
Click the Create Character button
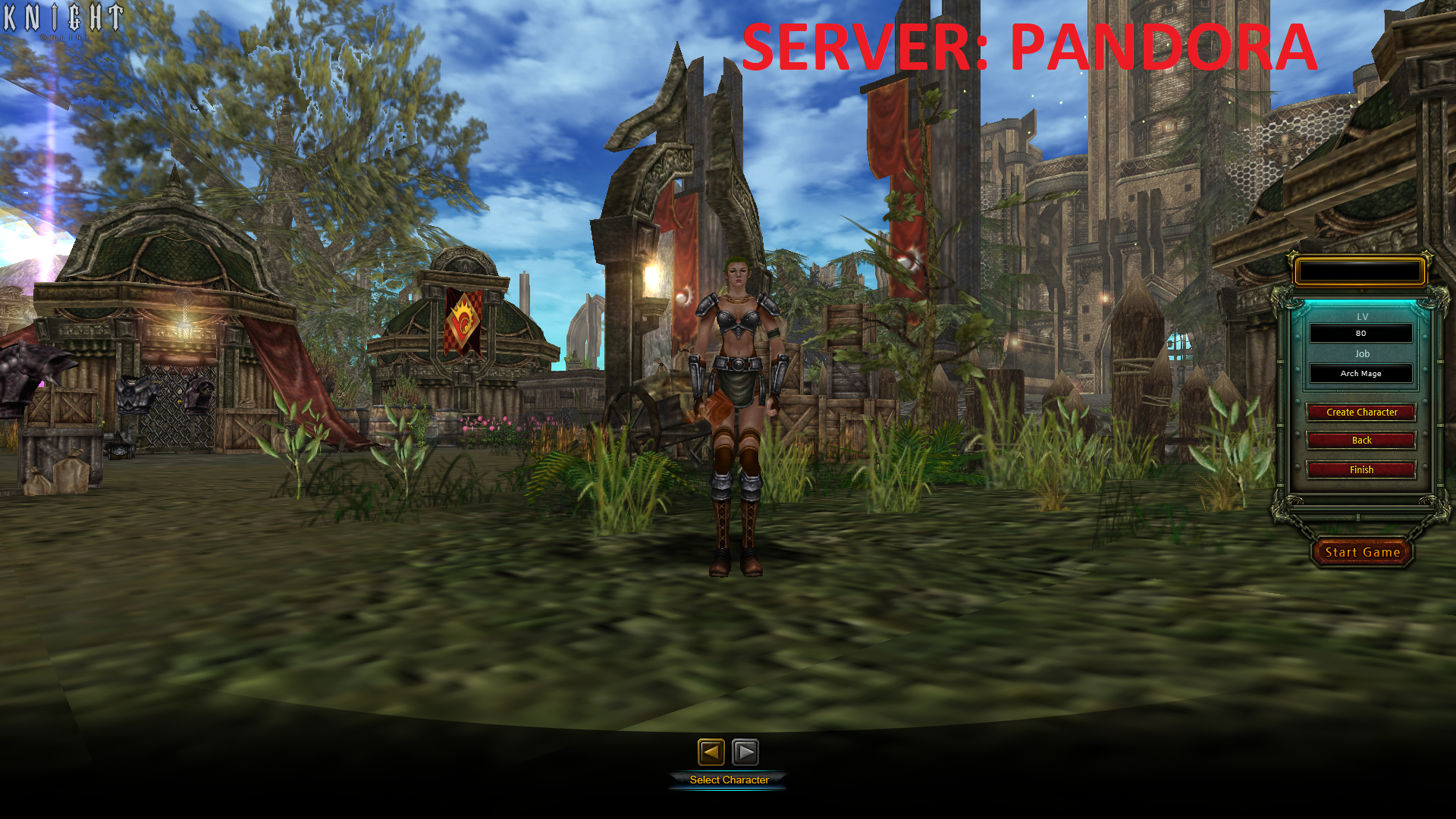(x=1360, y=412)
